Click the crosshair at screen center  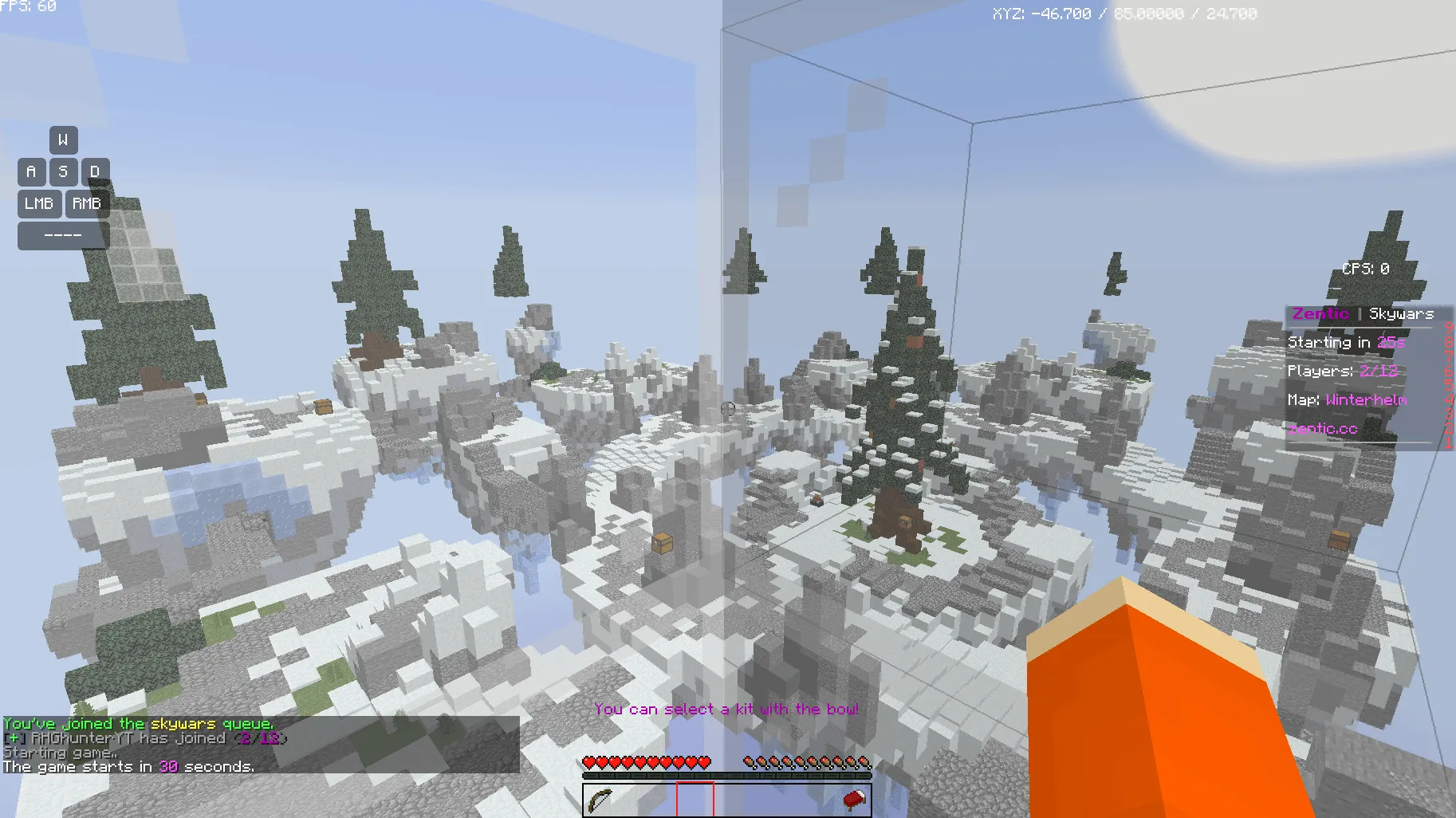(x=728, y=409)
